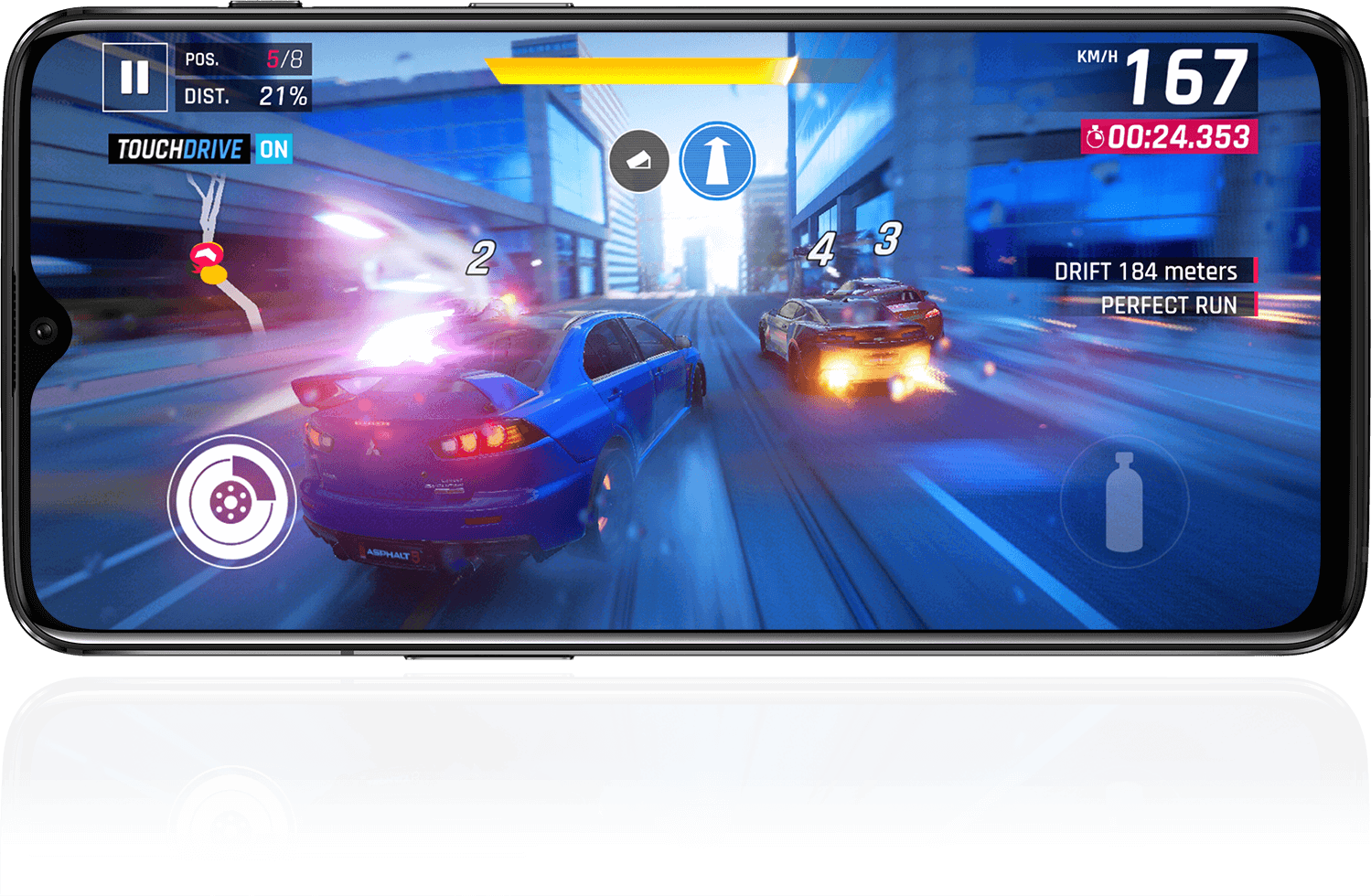Activate the nitro bottle boost
1371x896 pixels.
(x=1124, y=501)
